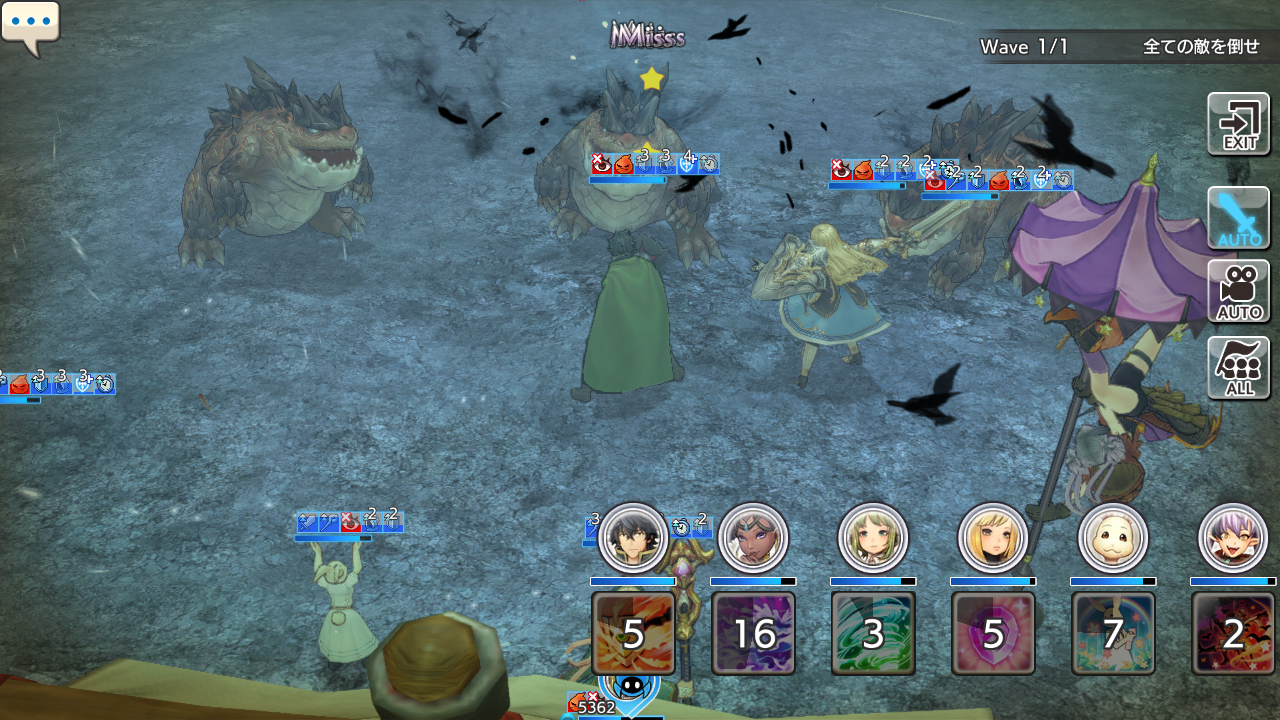Choose the purple-haired elf portrait
Screen dimensions: 1280x720
(x=1233, y=538)
